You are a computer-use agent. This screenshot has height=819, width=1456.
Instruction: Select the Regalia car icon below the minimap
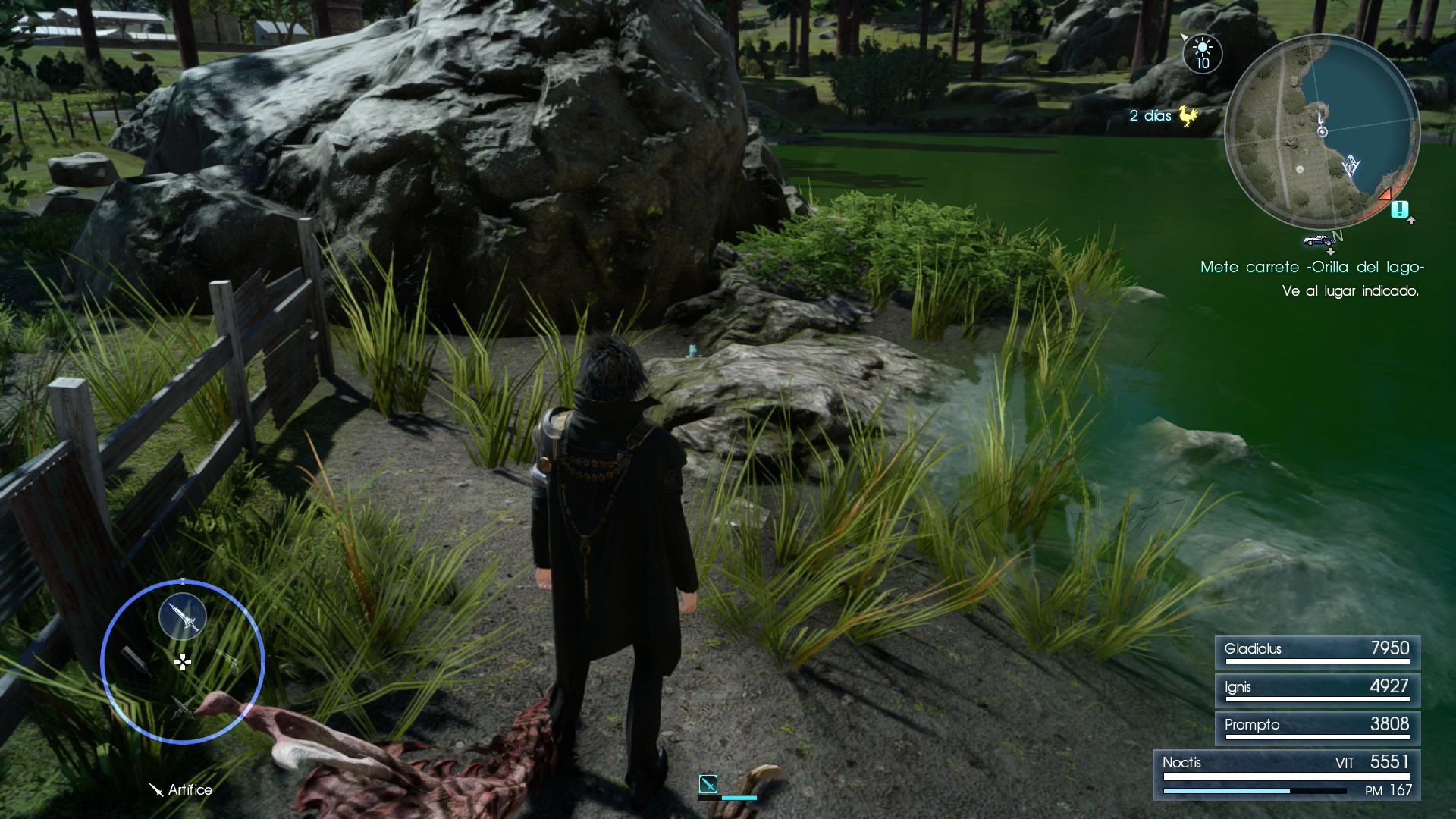click(x=1319, y=240)
